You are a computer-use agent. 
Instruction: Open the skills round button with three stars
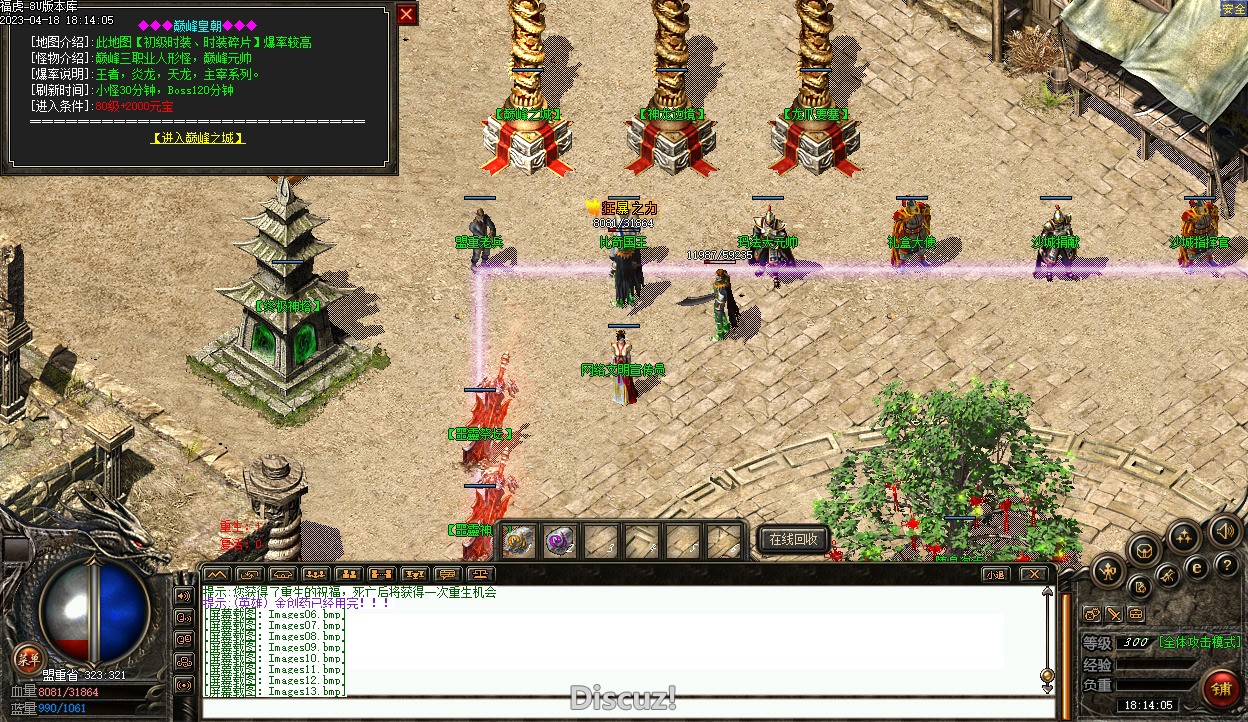click(1184, 536)
